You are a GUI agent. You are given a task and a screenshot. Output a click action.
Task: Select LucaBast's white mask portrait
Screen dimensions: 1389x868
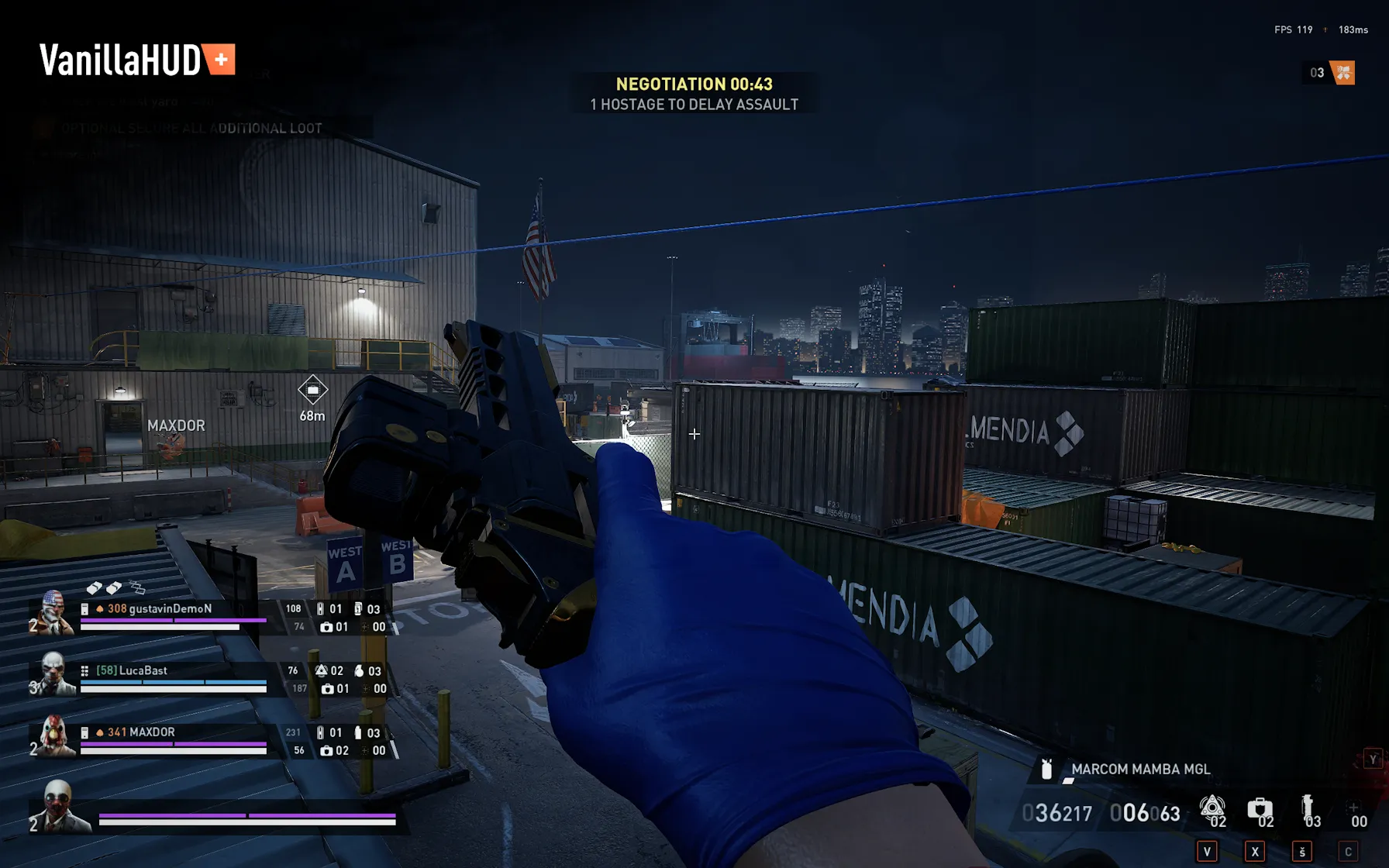[53, 673]
